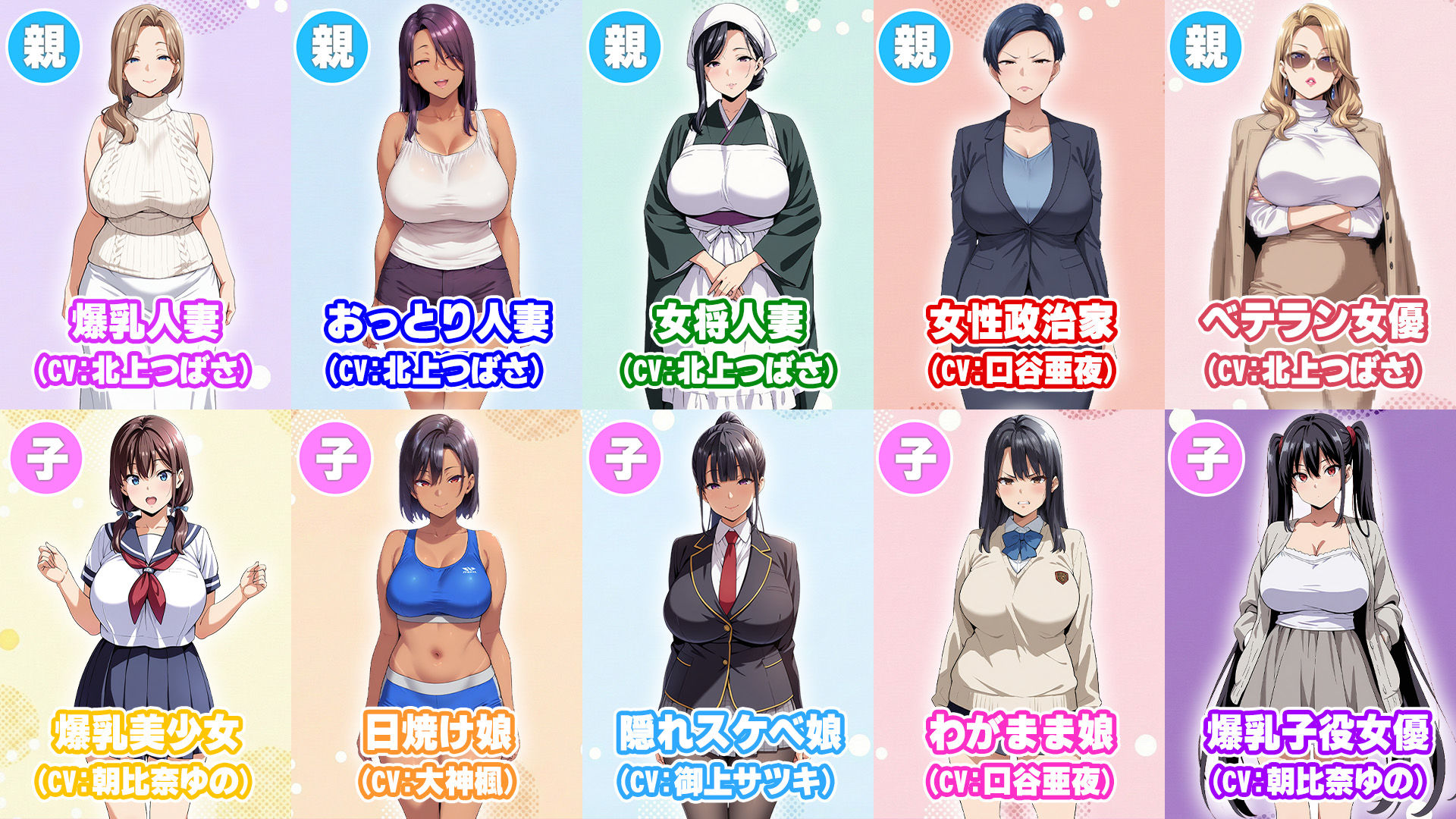
Task: Select the 女性政治家 character card
Action: (1019, 205)
